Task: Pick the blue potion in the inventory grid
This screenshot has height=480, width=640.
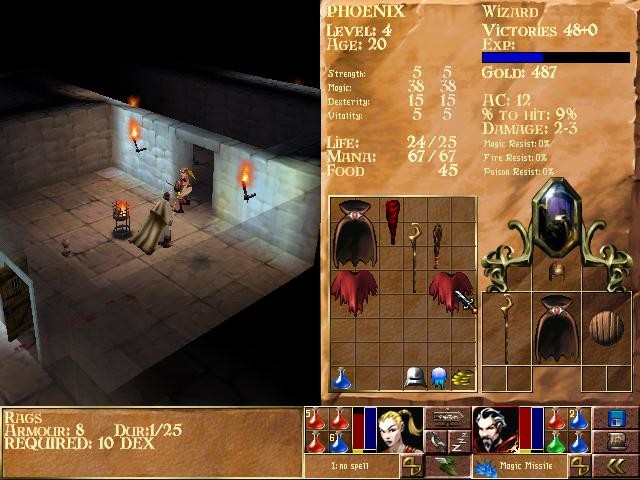Action: pos(342,378)
